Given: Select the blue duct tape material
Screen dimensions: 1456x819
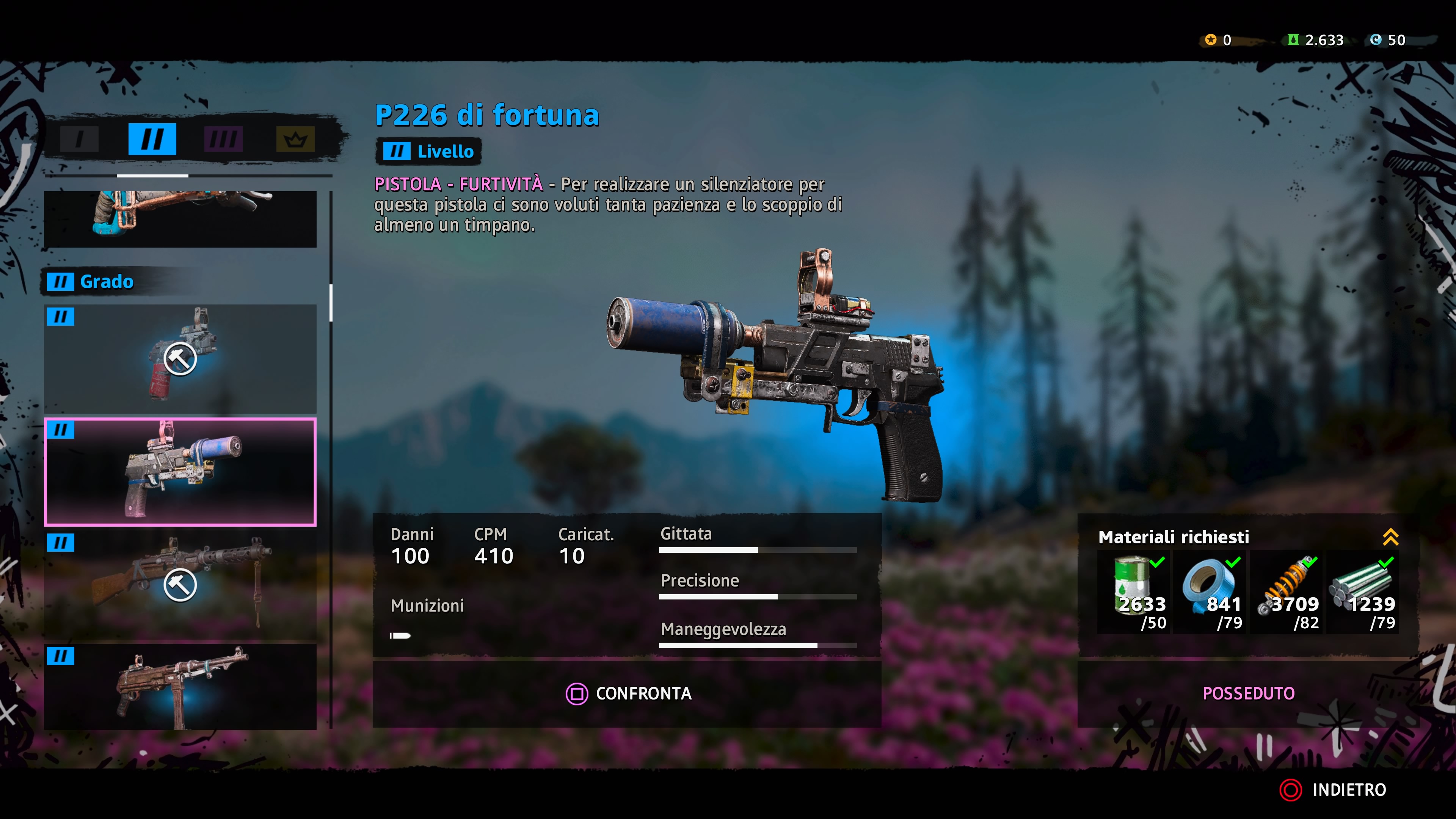Looking at the screenshot, I should click(1211, 592).
